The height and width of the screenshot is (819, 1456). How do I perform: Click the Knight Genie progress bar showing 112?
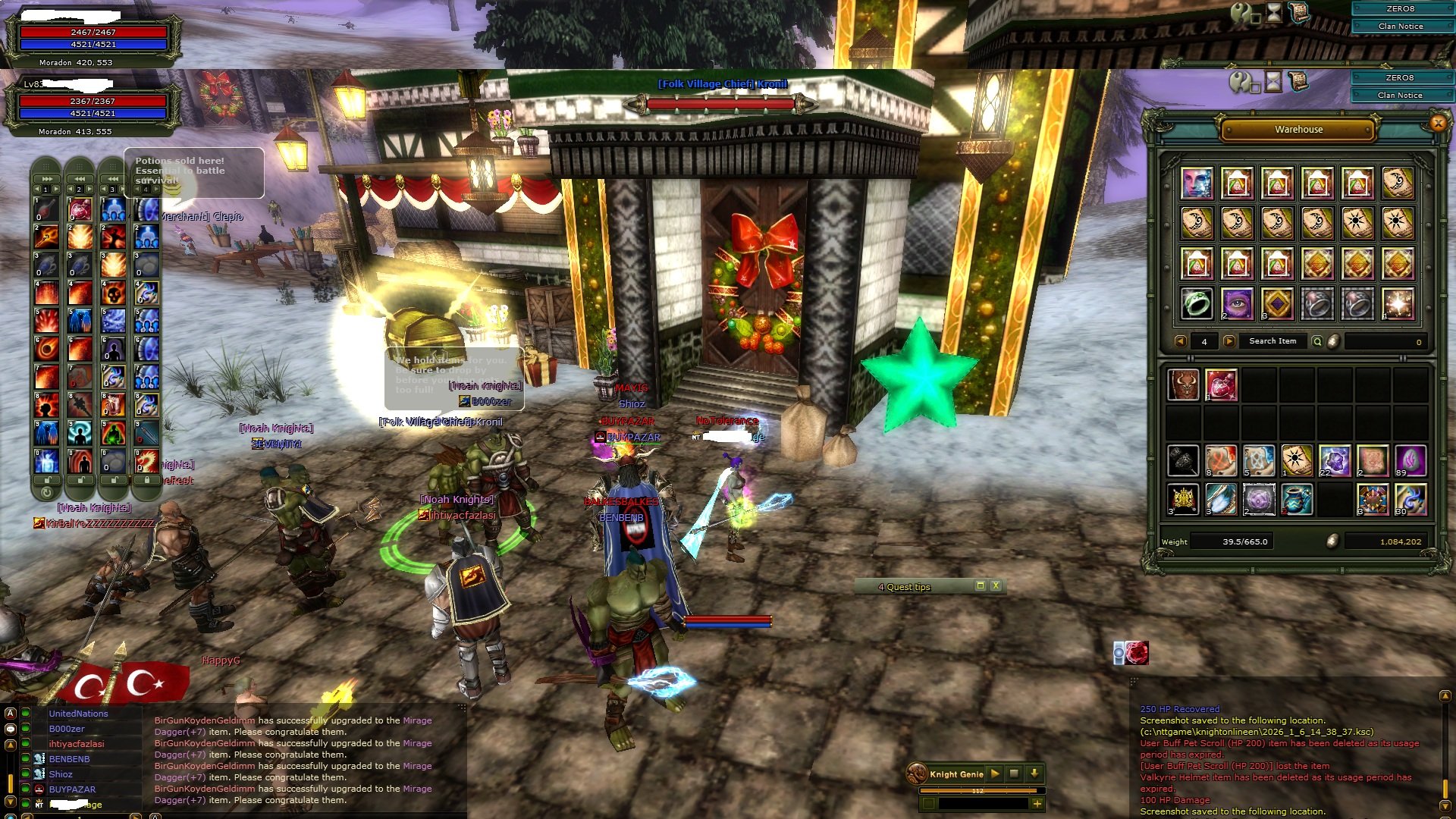pos(978,790)
